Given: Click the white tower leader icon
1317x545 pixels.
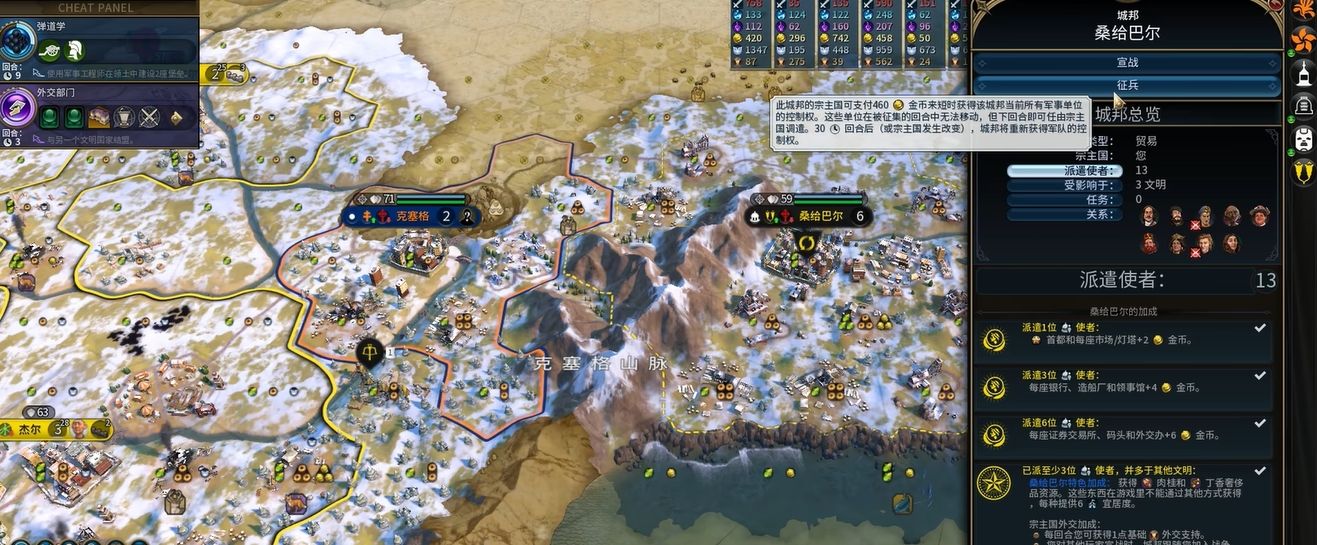Looking at the screenshot, I should (1304, 73).
